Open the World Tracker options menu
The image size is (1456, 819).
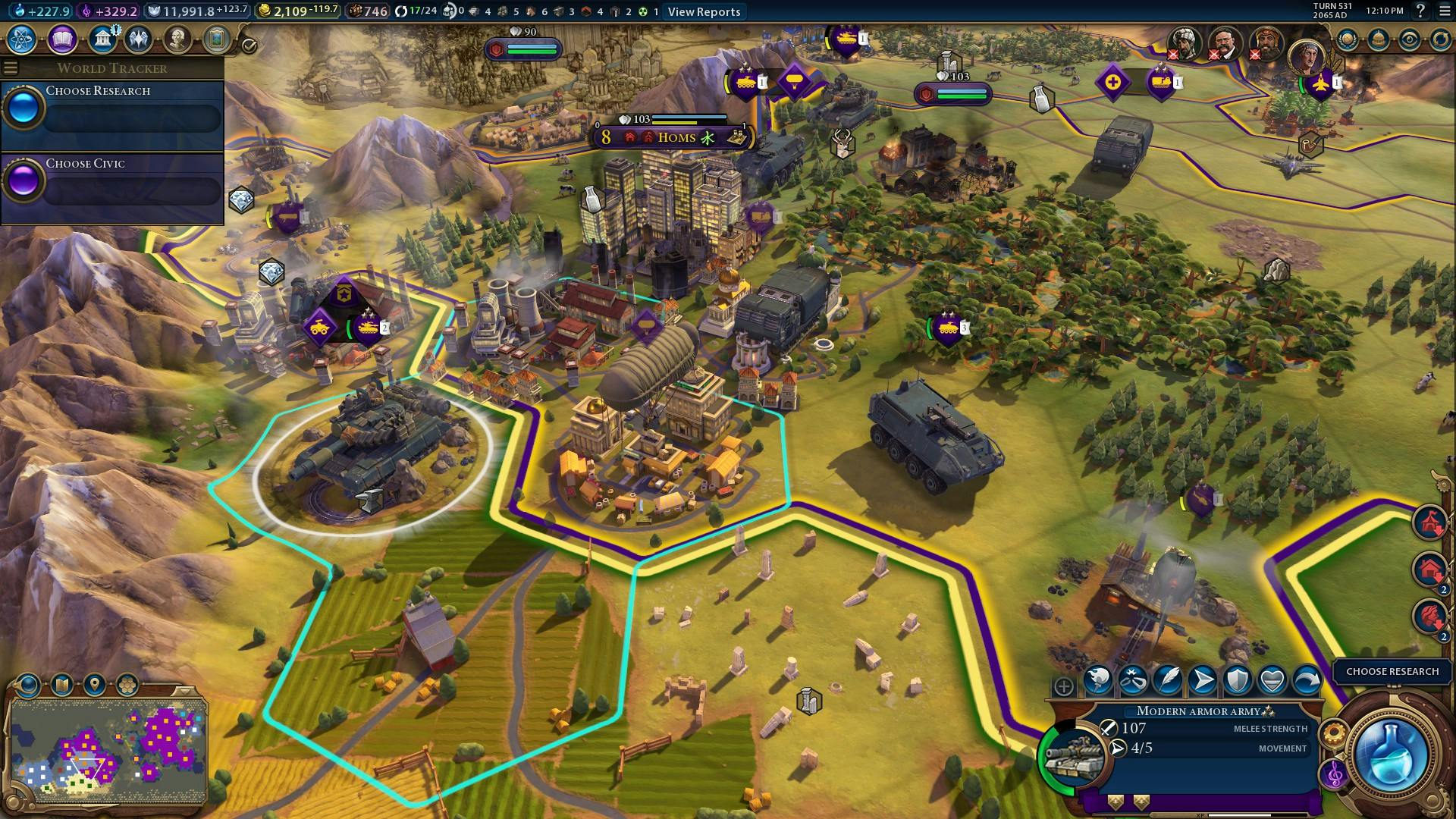tap(11, 68)
